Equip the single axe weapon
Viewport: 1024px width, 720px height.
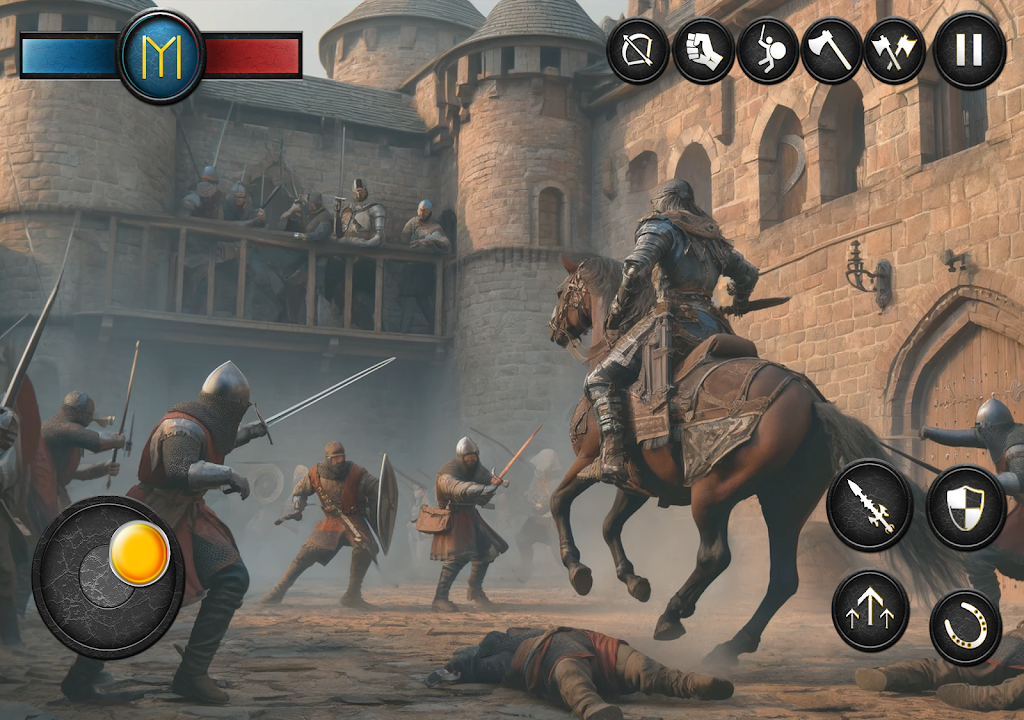[x=832, y=51]
